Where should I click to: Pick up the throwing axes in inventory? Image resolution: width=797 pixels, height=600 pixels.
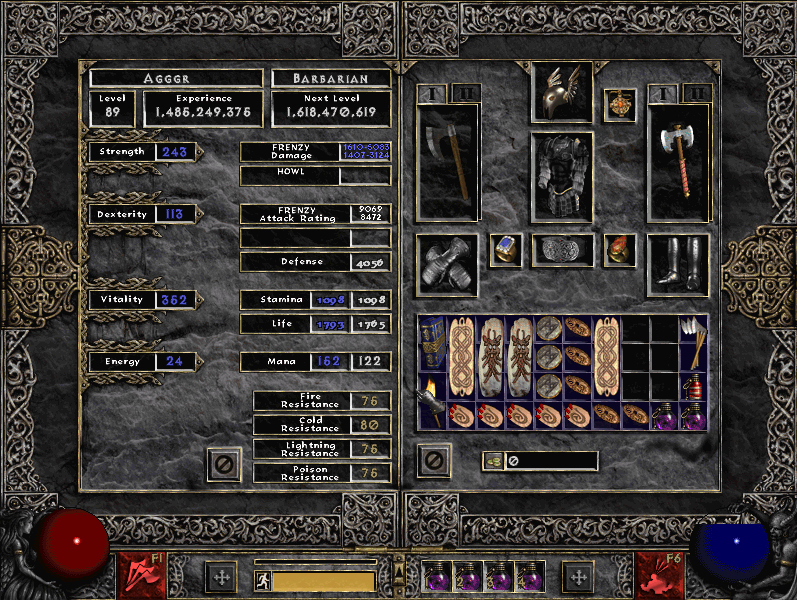click(693, 343)
